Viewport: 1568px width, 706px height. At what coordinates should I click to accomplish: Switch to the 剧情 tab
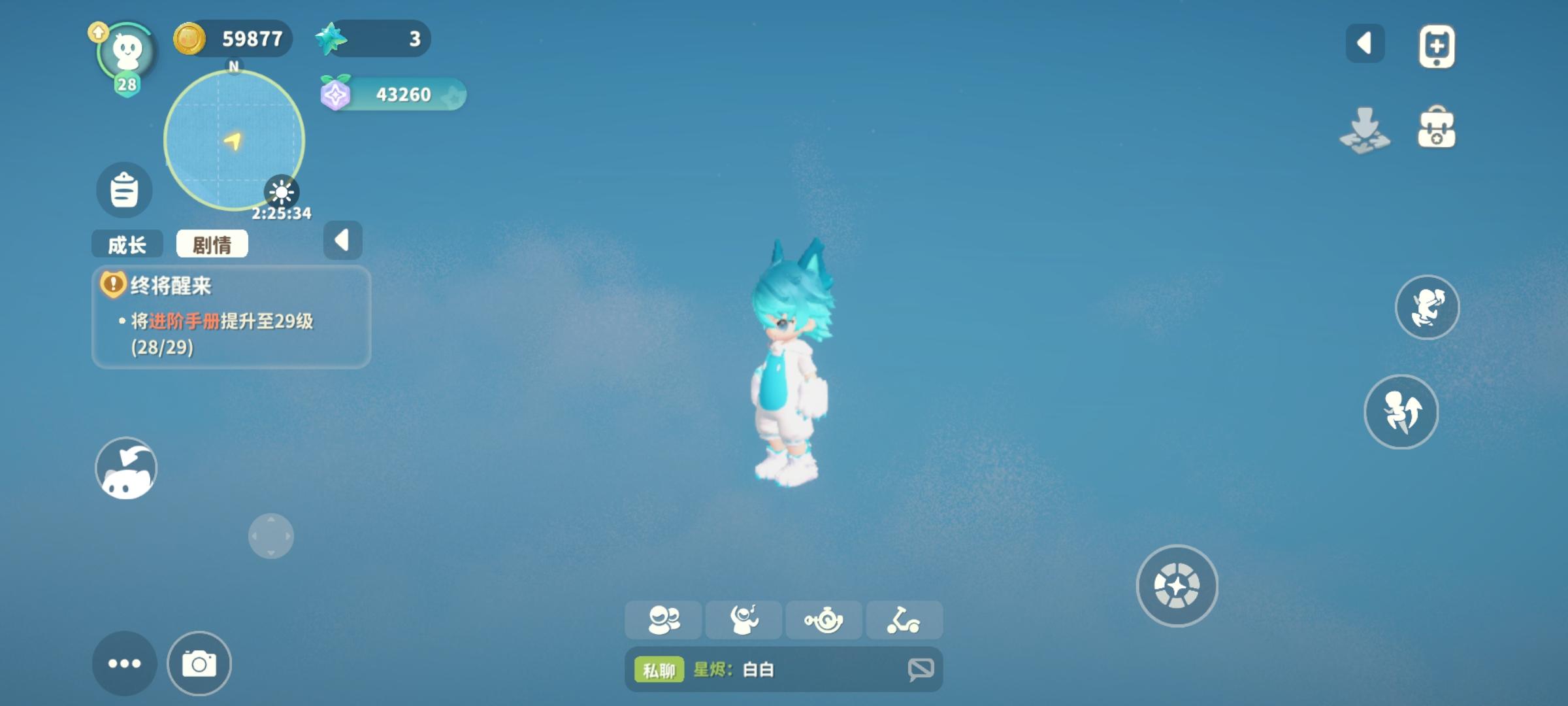[x=214, y=242]
